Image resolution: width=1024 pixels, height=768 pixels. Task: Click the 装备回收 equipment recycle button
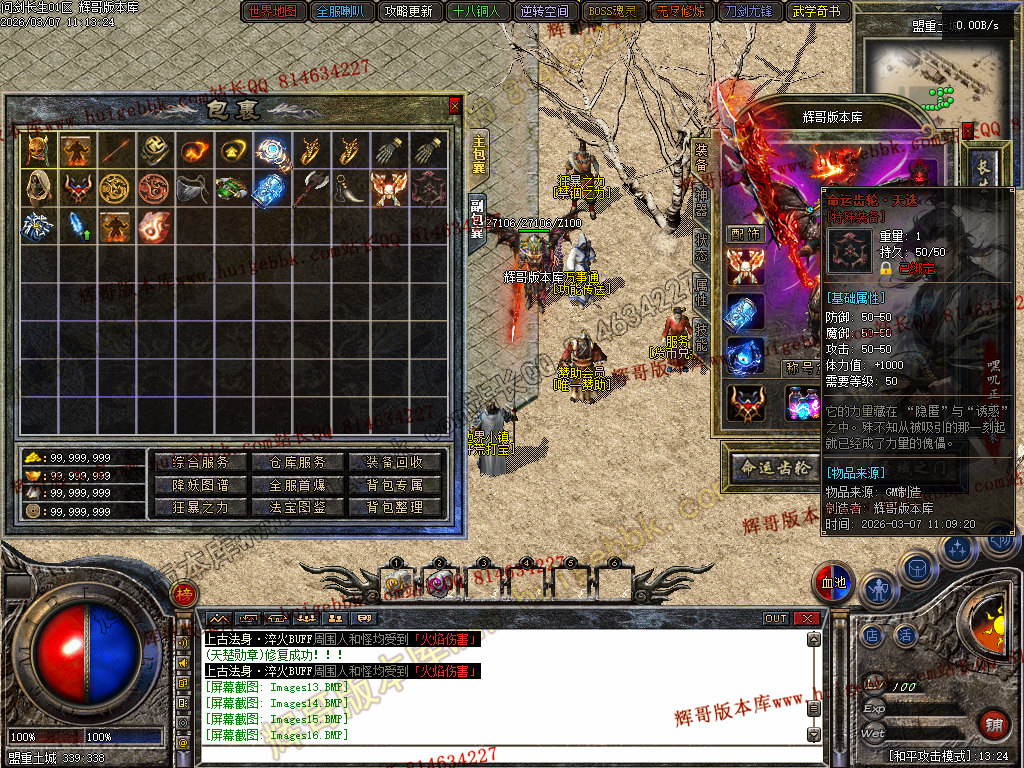coord(395,462)
